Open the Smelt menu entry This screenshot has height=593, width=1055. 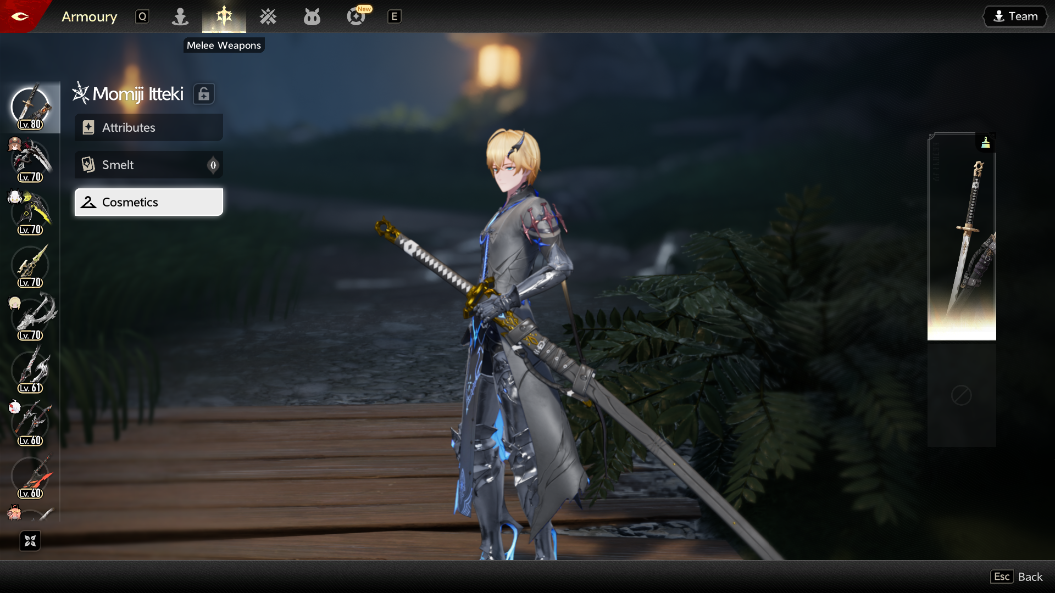[x=148, y=165]
